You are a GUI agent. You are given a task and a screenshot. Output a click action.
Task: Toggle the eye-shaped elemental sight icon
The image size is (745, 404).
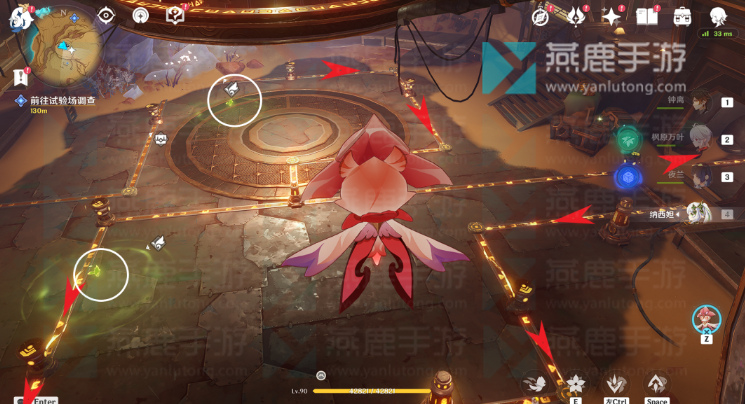click(x=108, y=15)
